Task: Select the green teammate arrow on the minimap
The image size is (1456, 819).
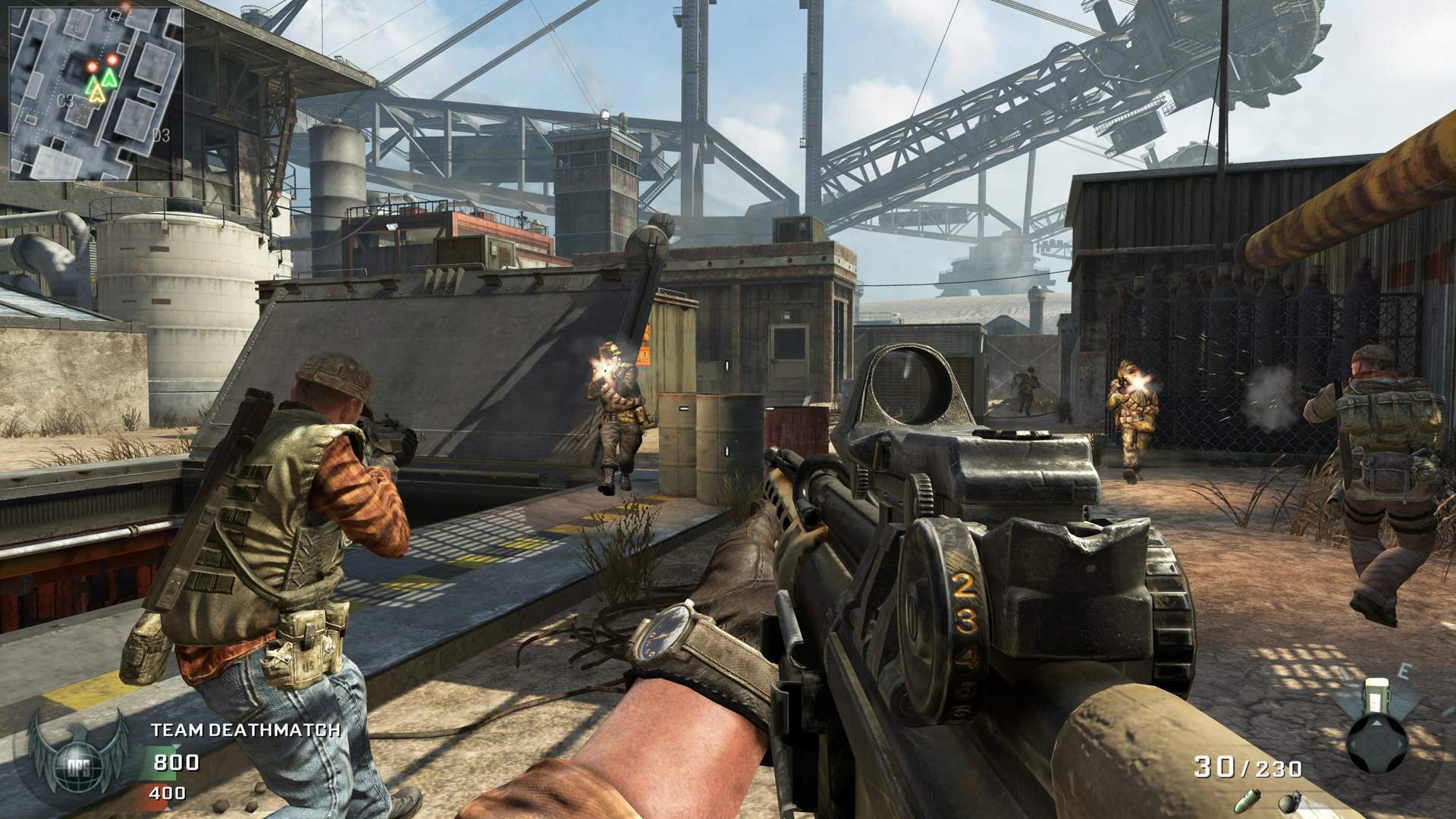Action: click(x=109, y=78)
